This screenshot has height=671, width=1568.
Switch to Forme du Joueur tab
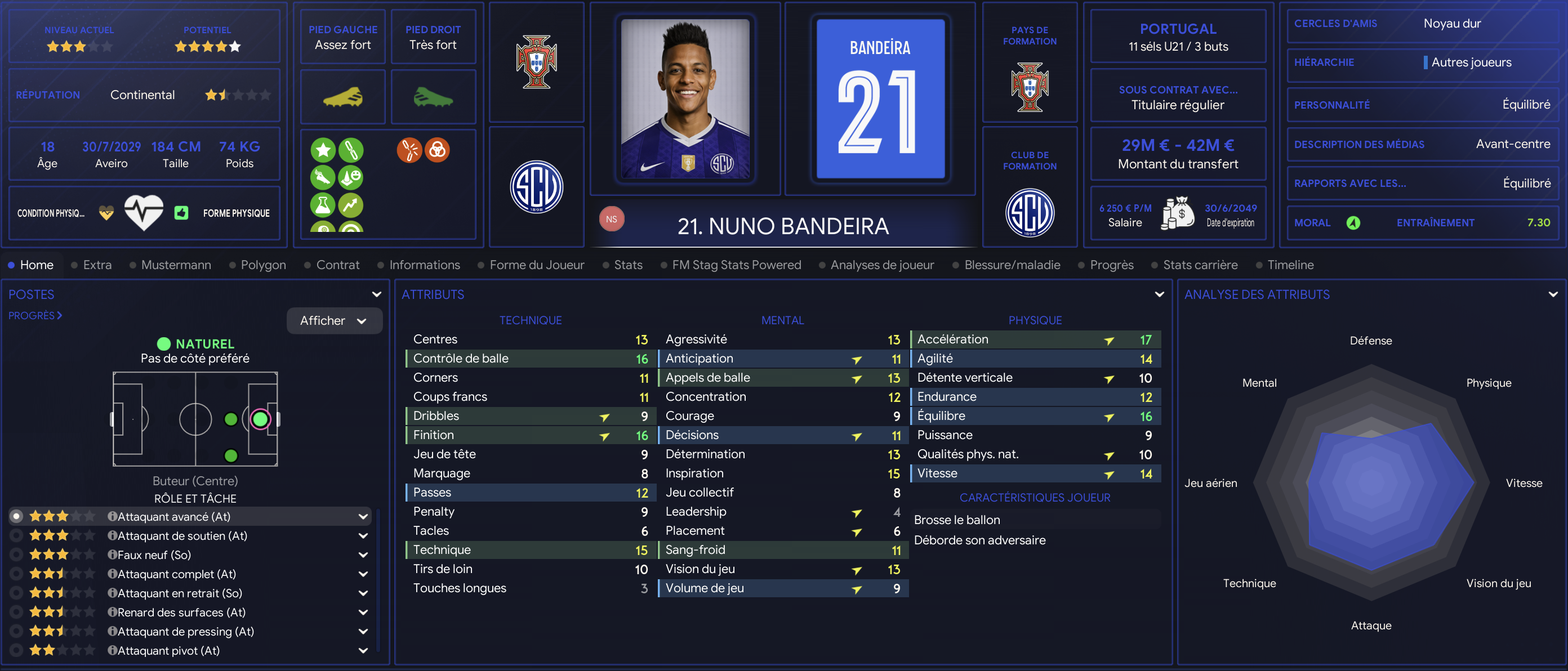536,265
